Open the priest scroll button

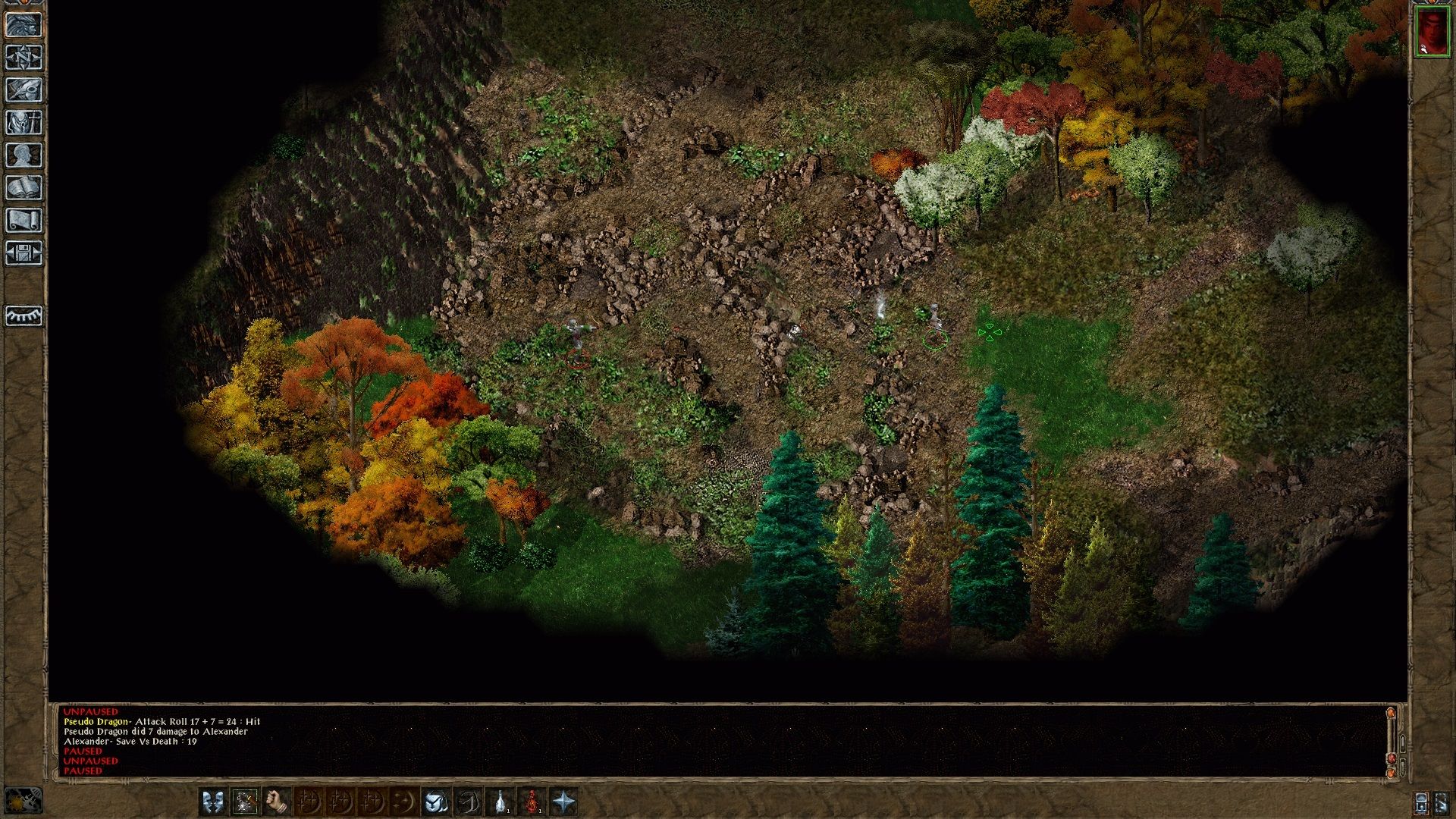click(24, 221)
